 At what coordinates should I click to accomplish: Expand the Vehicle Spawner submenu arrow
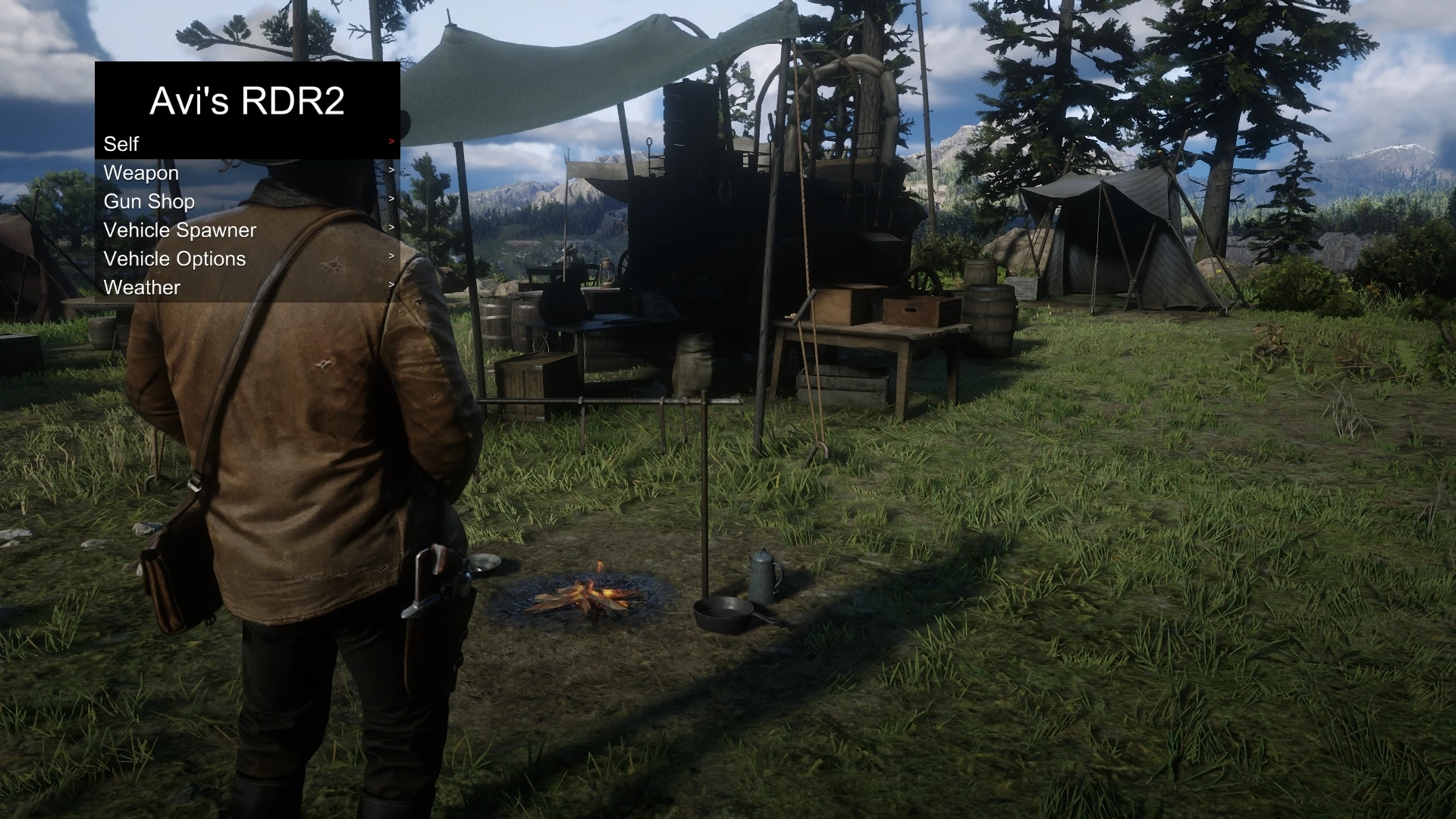tap(391, 227)
